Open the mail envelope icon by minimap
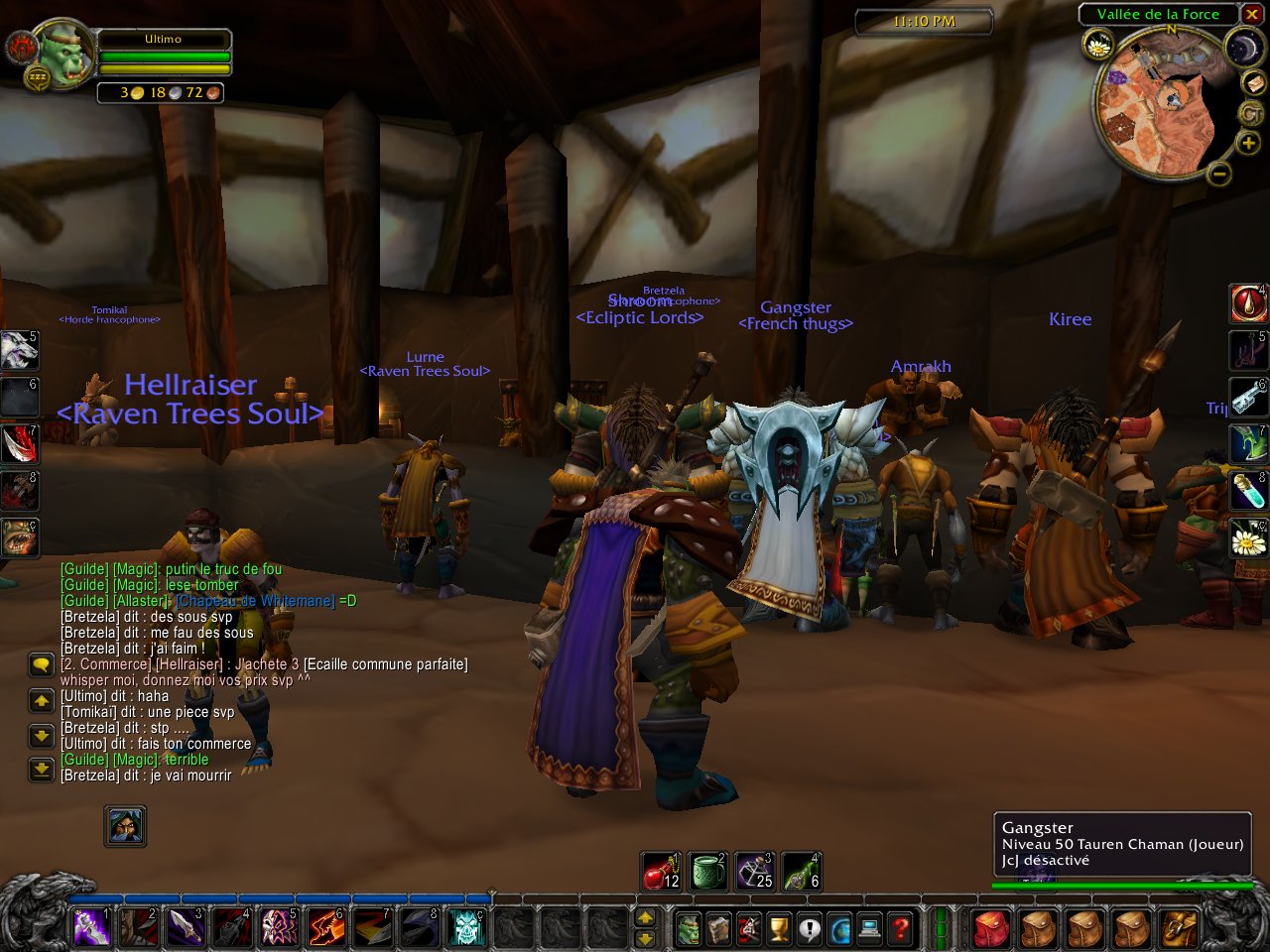The height and width of the screenshot is (952, 1270). coord(1253,84)
